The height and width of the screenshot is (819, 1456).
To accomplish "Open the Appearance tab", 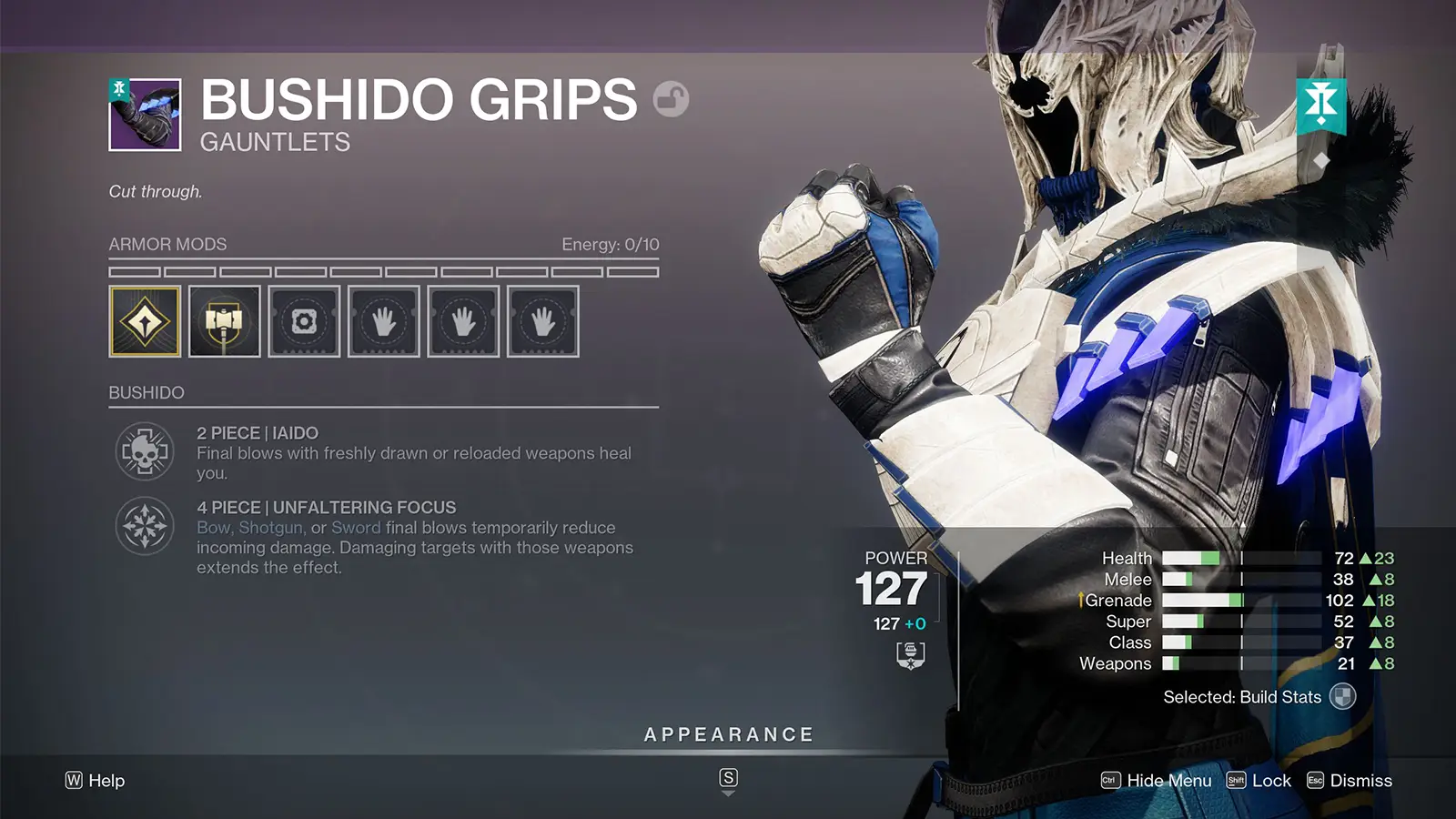I will 728,733.
